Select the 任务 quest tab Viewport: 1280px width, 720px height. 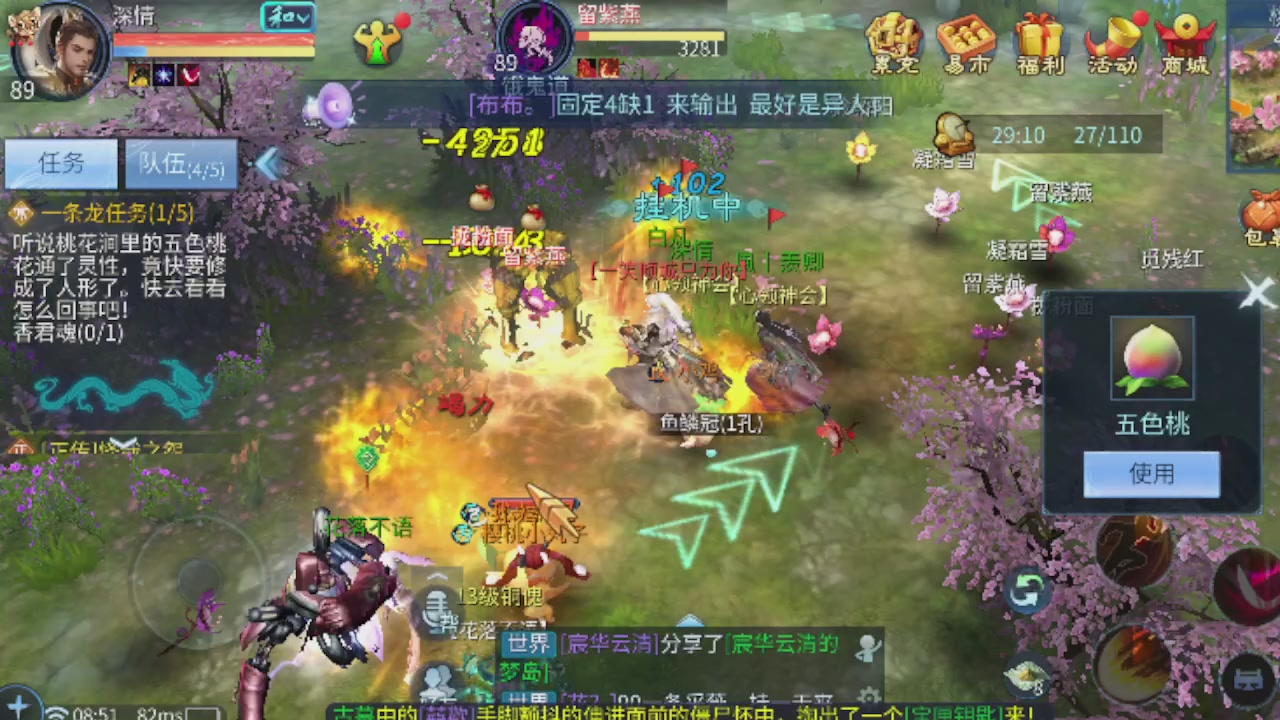62,163
